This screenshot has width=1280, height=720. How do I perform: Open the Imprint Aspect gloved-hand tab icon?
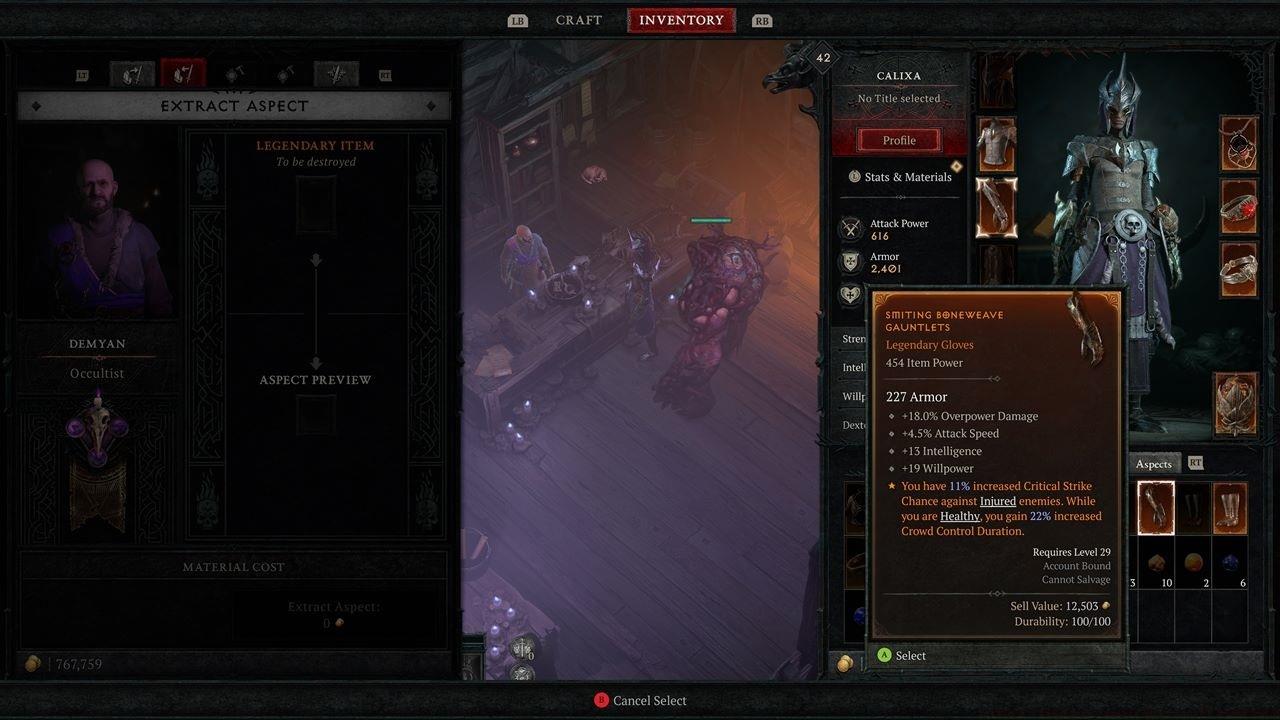[132, 74]
